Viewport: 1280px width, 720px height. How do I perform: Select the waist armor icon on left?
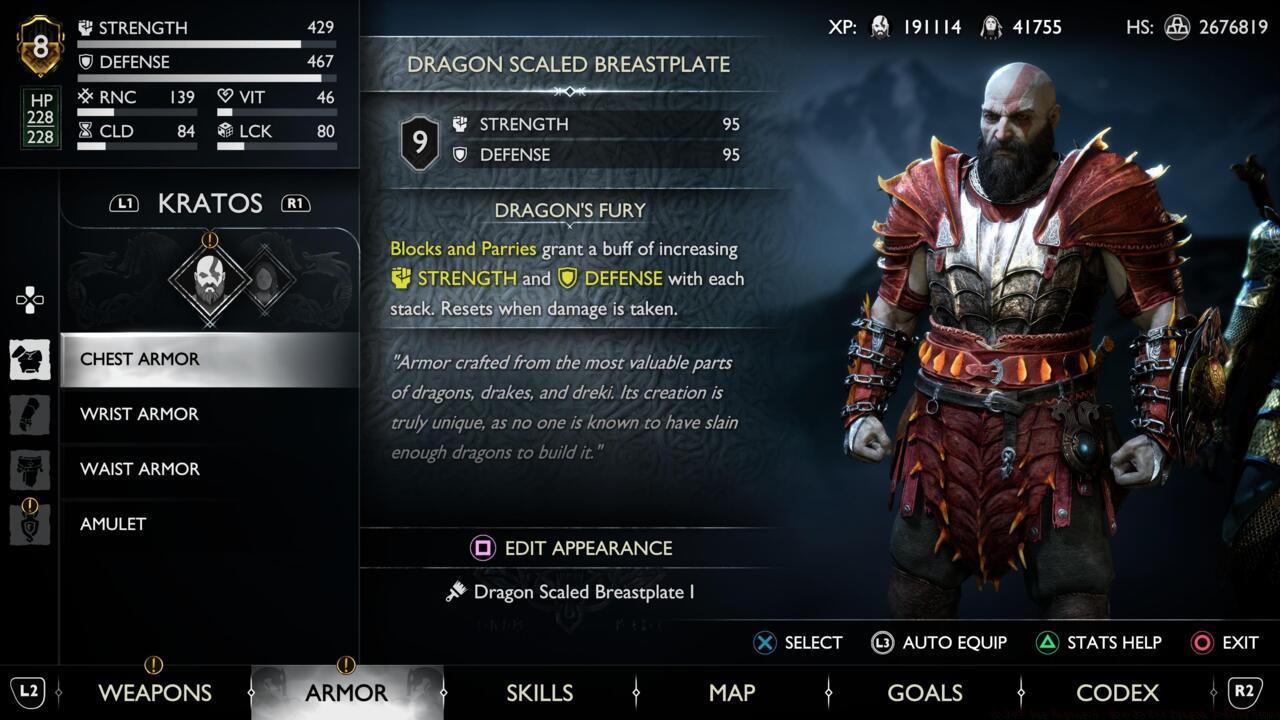[30, 469]
